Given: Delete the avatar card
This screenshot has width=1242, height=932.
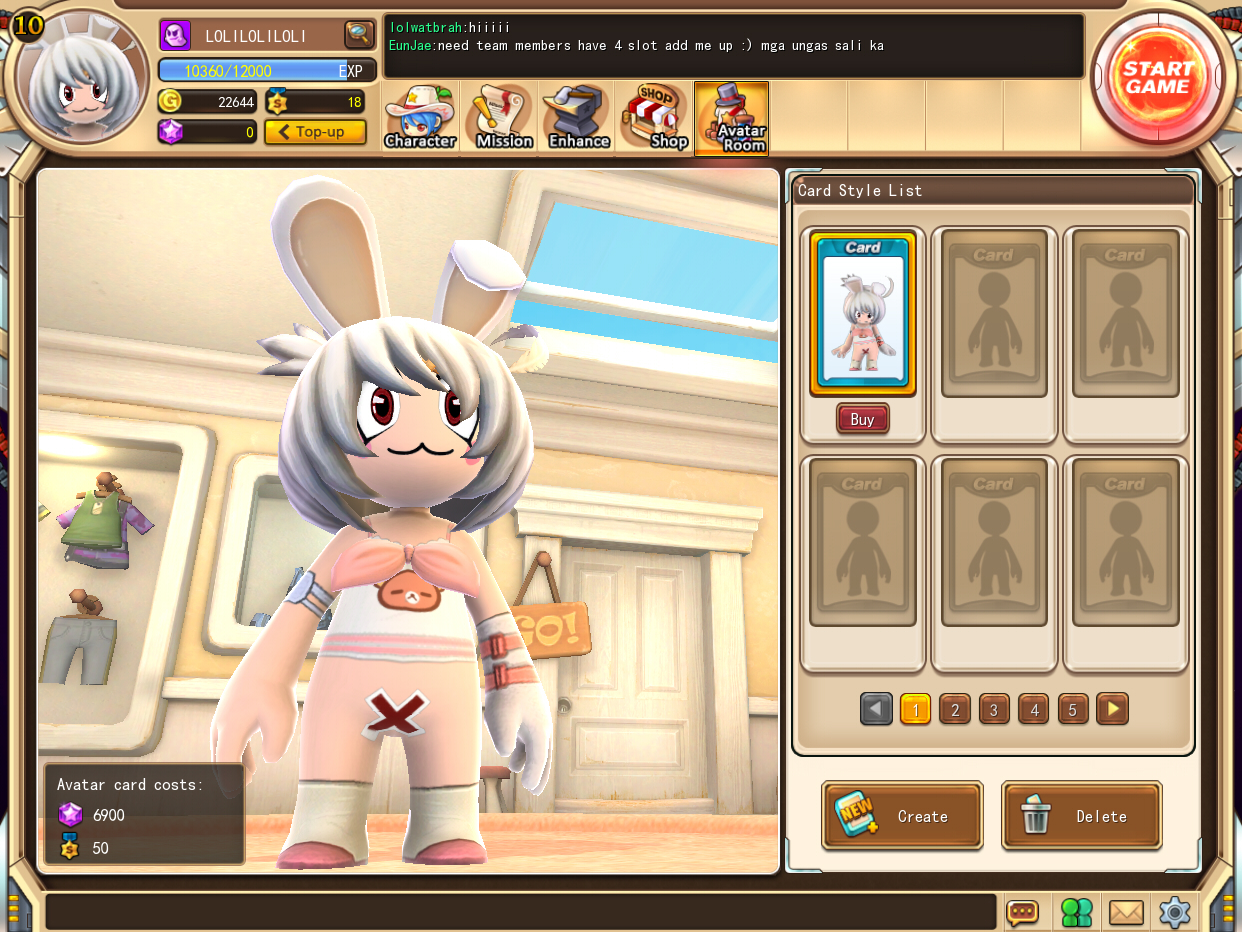Looking at the screenshot, I should [x=1082, y=816].
